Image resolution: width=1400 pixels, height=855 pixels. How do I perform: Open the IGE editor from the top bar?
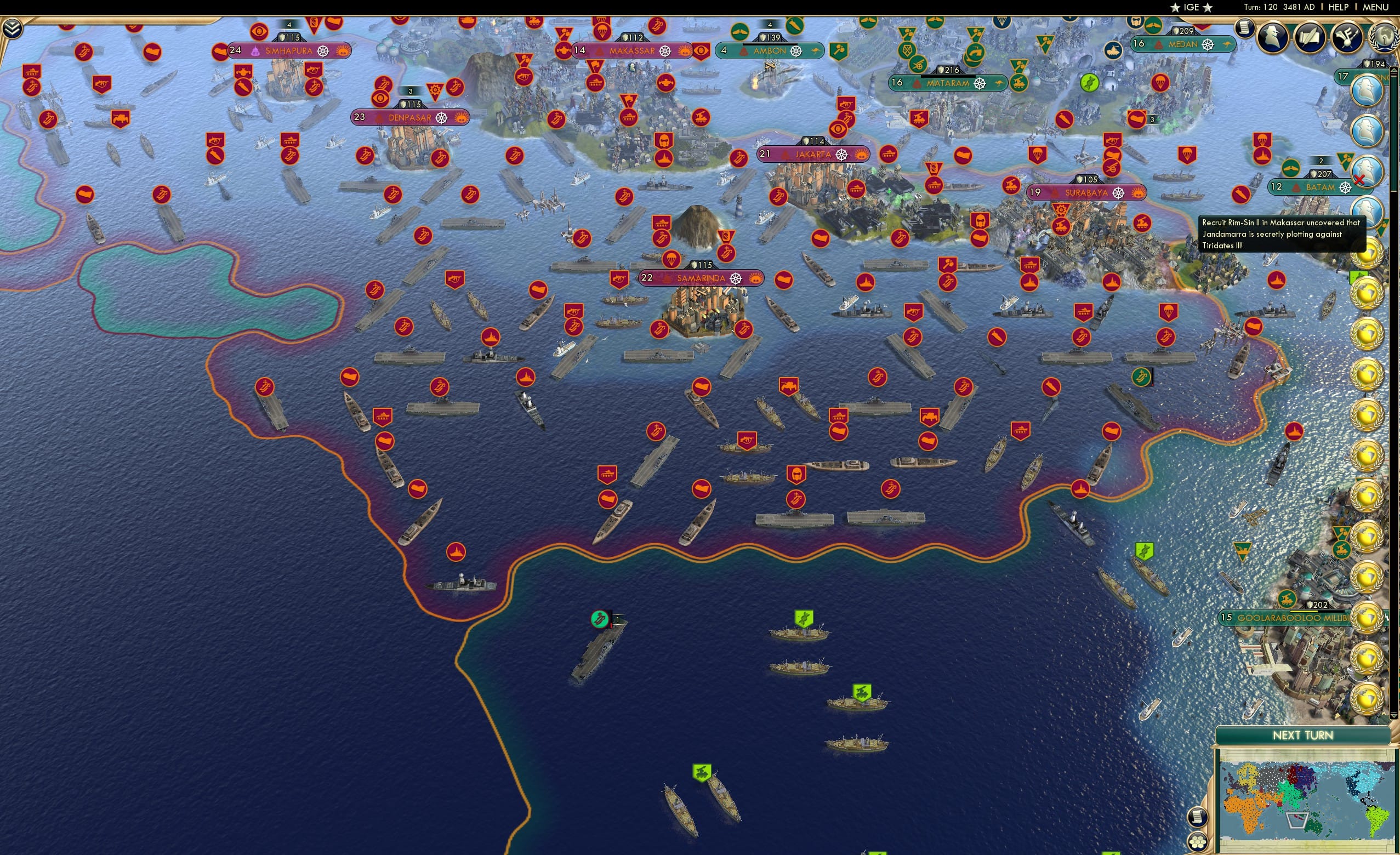point(1191,7)
